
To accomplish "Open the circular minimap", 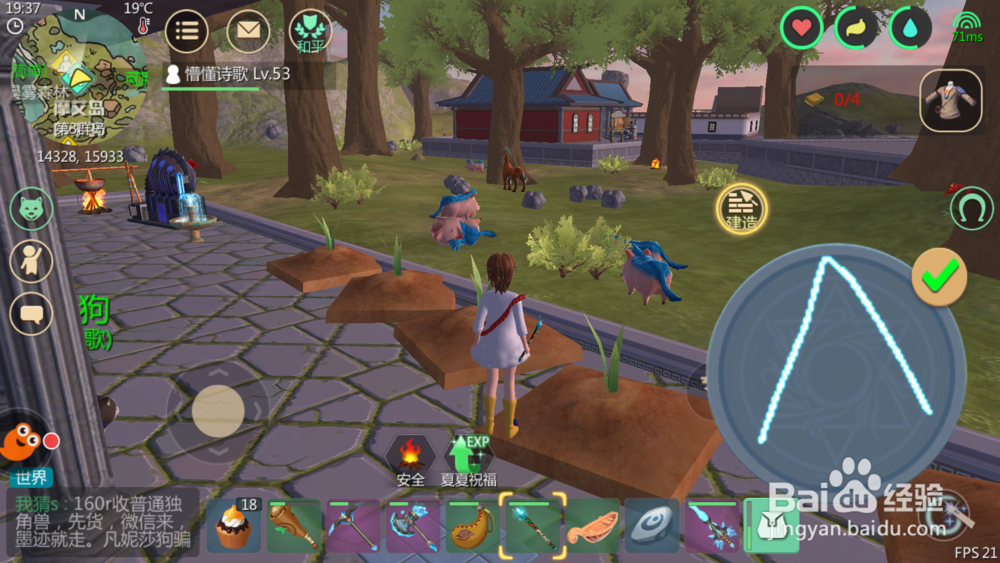I will pos(80,75).
